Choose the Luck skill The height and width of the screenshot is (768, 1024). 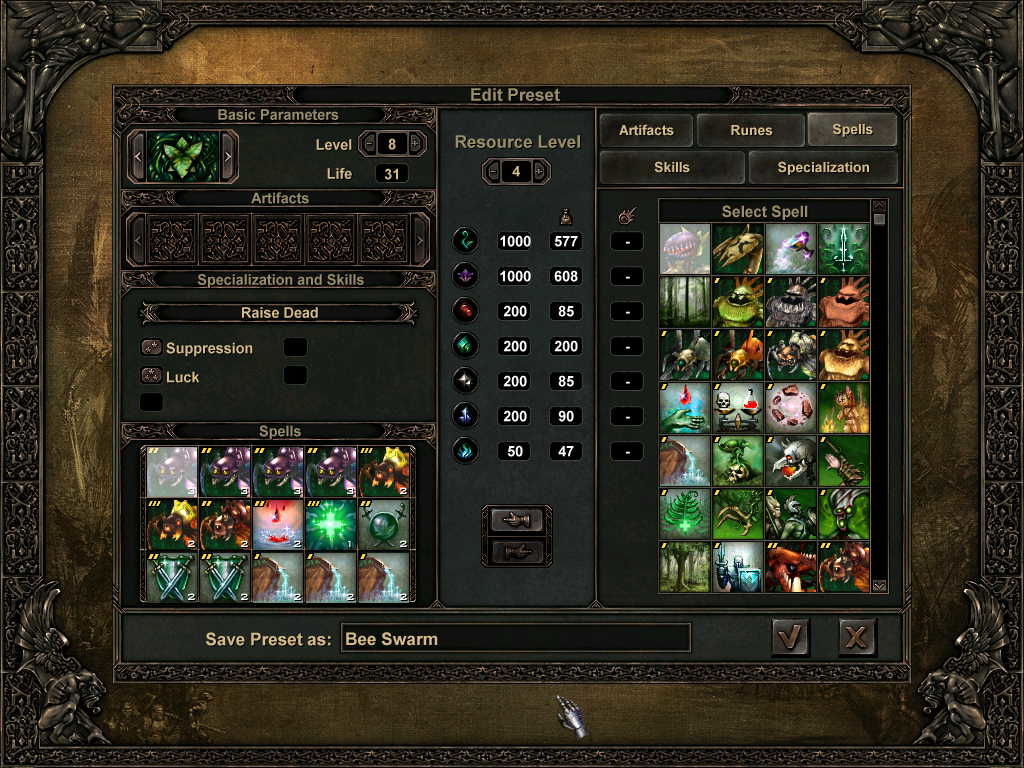pyautogui.click(x=182, y=377)
